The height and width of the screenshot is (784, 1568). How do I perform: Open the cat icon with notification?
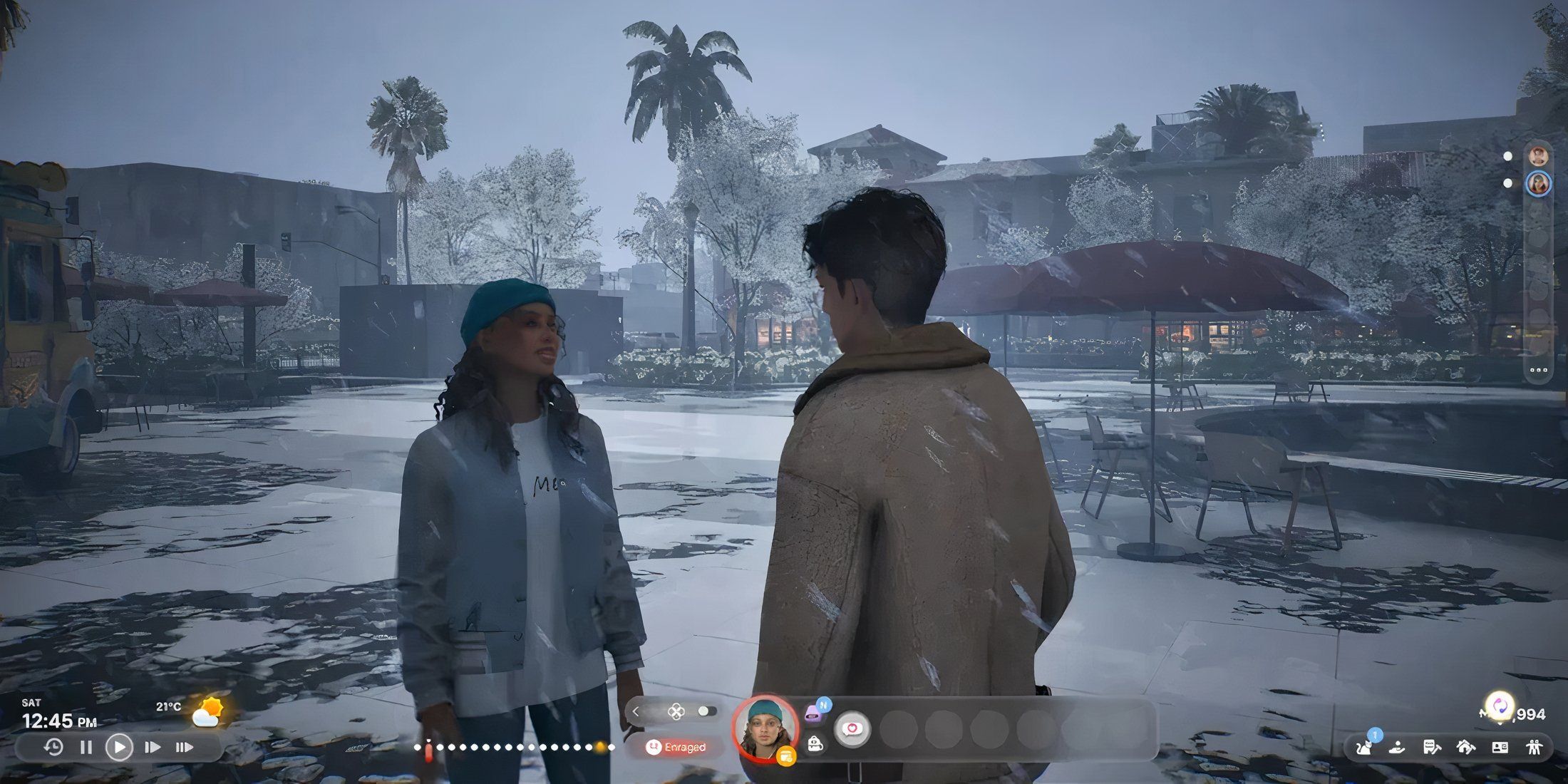click(x=1365, y=747)
